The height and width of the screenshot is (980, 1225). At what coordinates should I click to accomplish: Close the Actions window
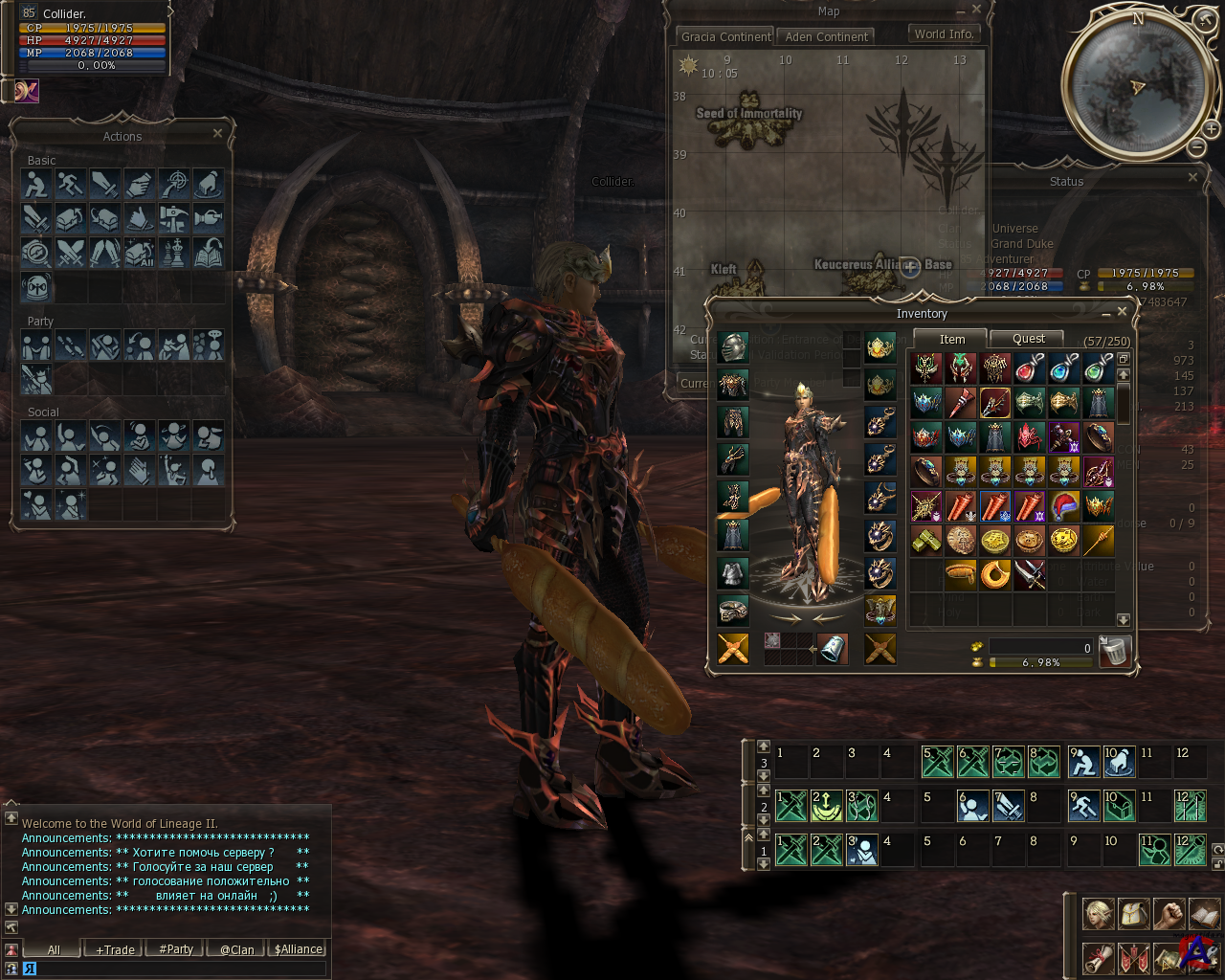[217, 134]
